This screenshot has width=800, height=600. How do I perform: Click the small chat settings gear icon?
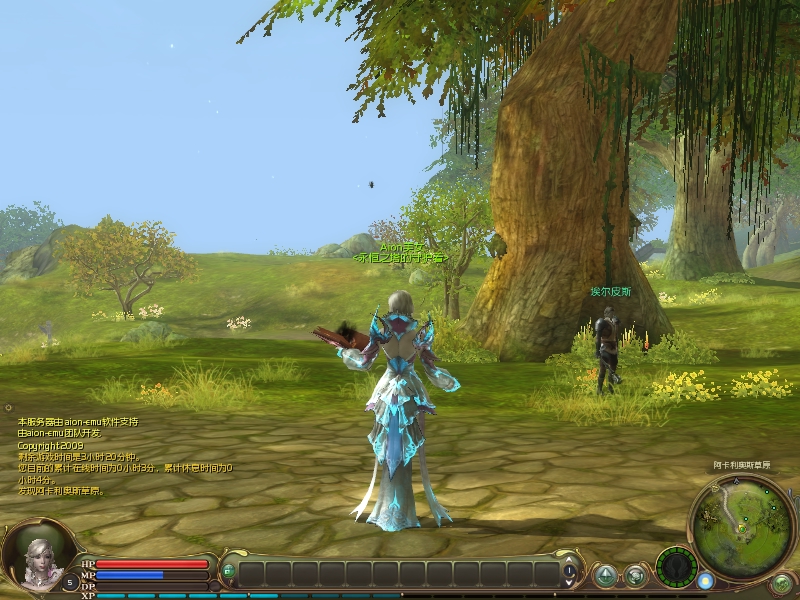coord(9,408)
